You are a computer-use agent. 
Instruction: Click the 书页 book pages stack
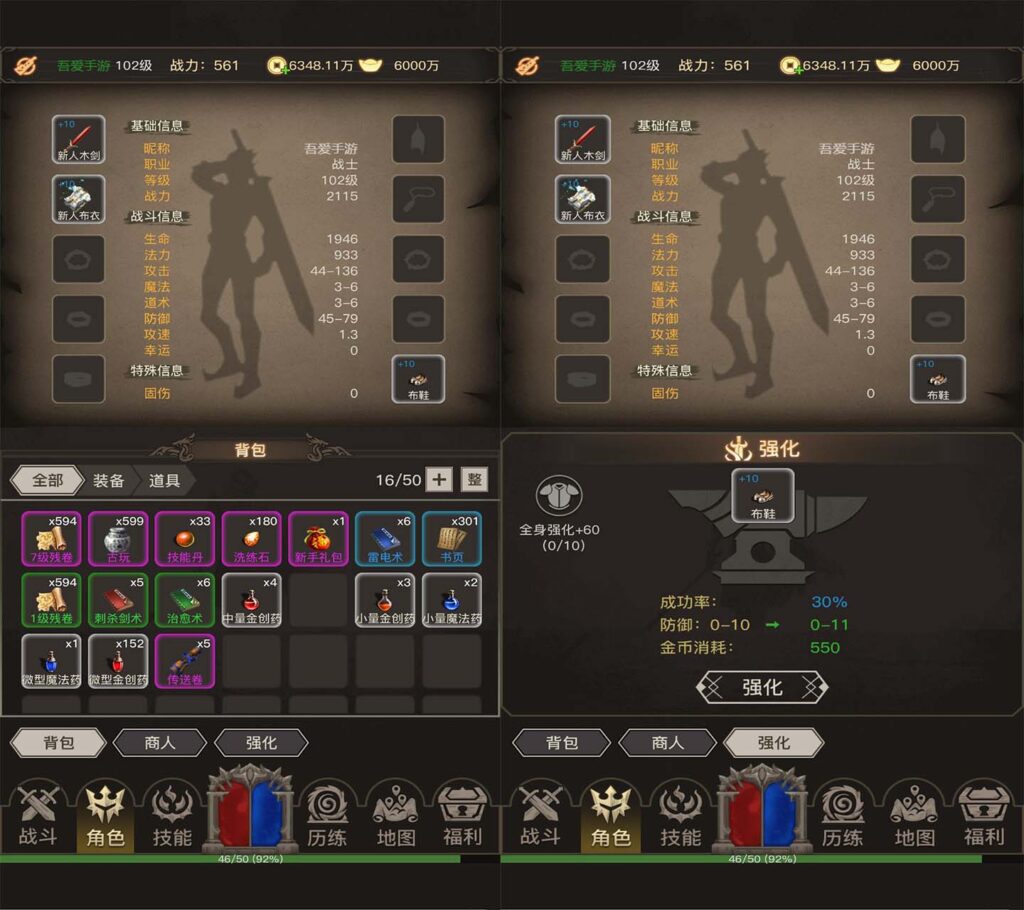[x=451, y=539]
